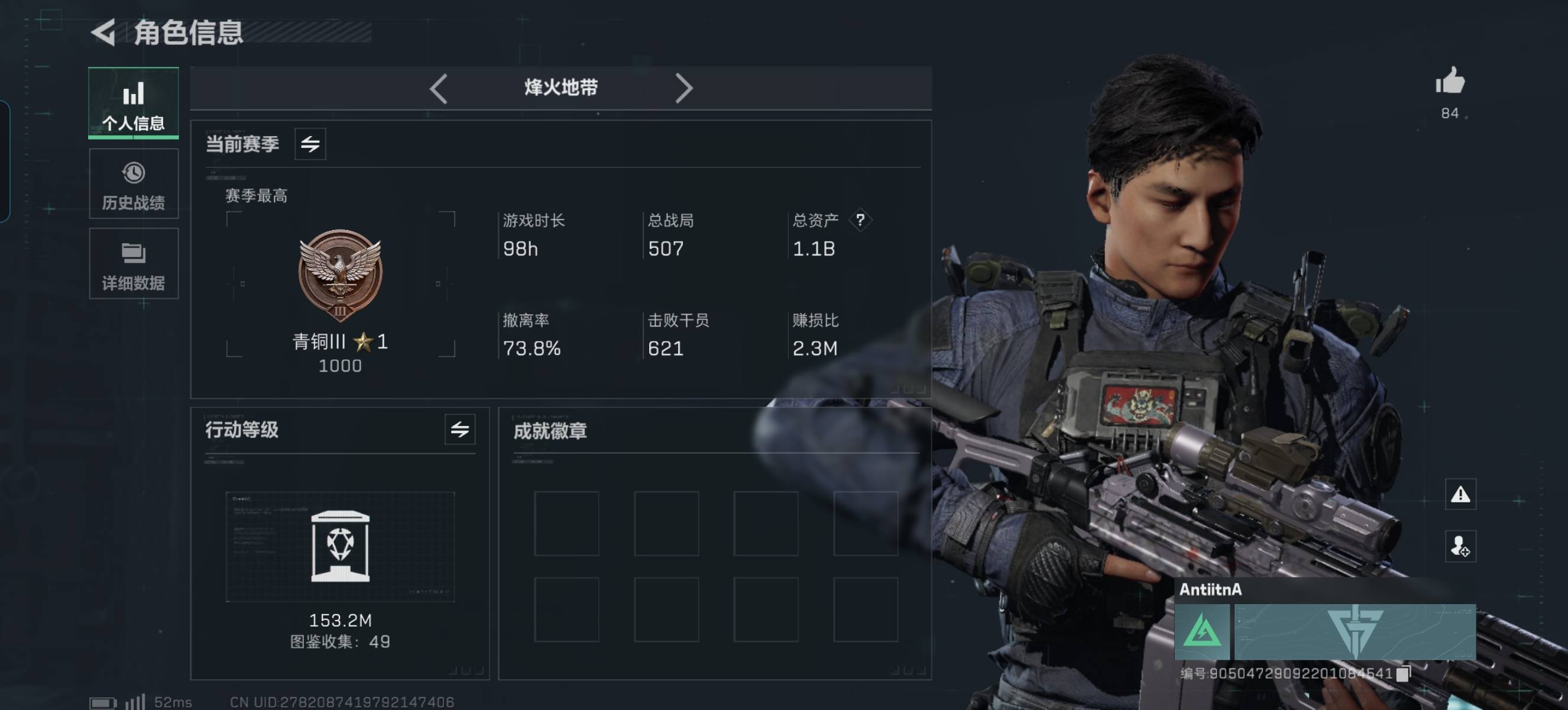The image size is (1568, 710).
Task: Add AntiitnA as a friend
Action: point(1460,546)
